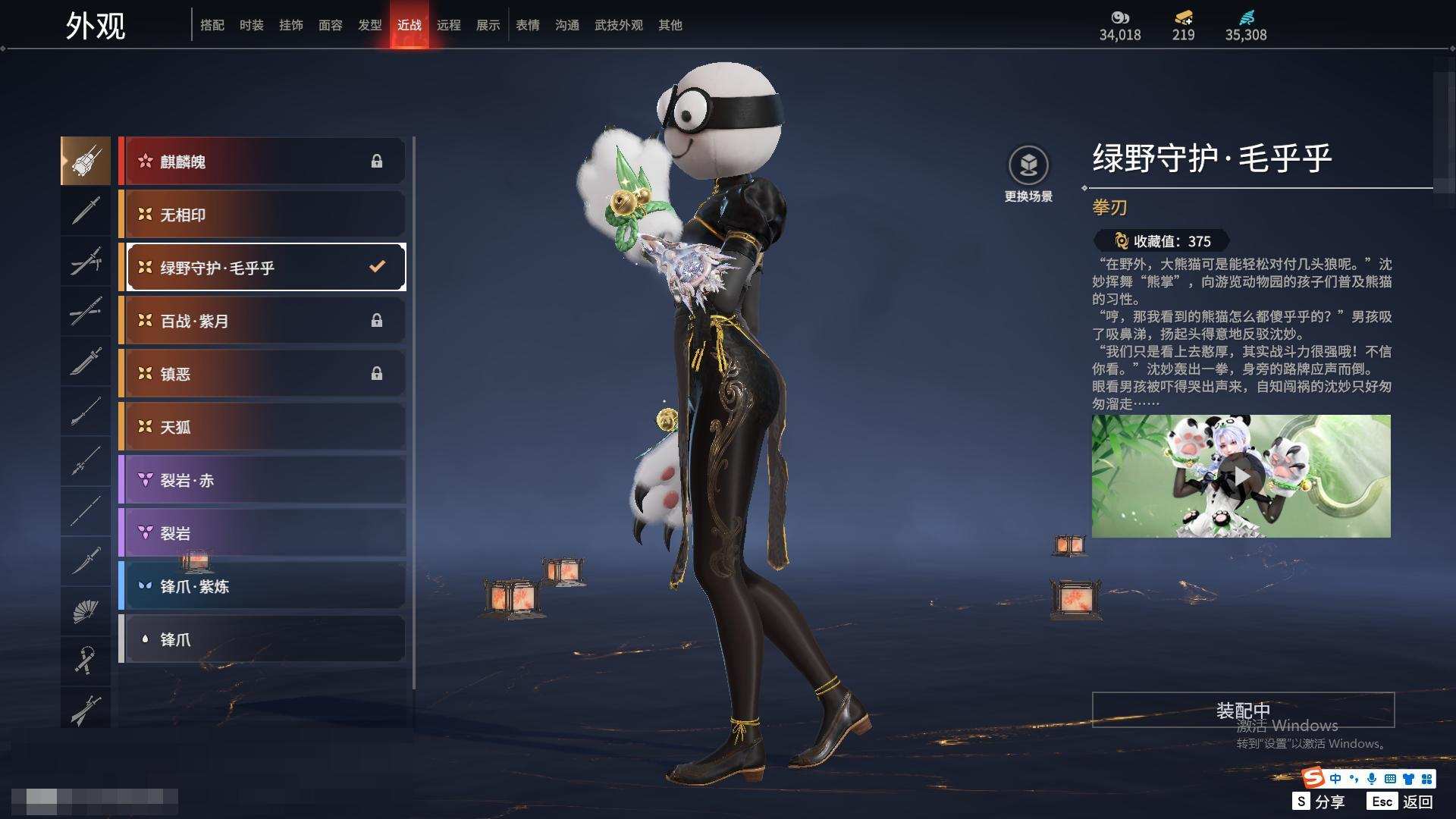Choose the 裂岩·赤 skin
The height and width of the screenshot is (819, 1456).
262,480
